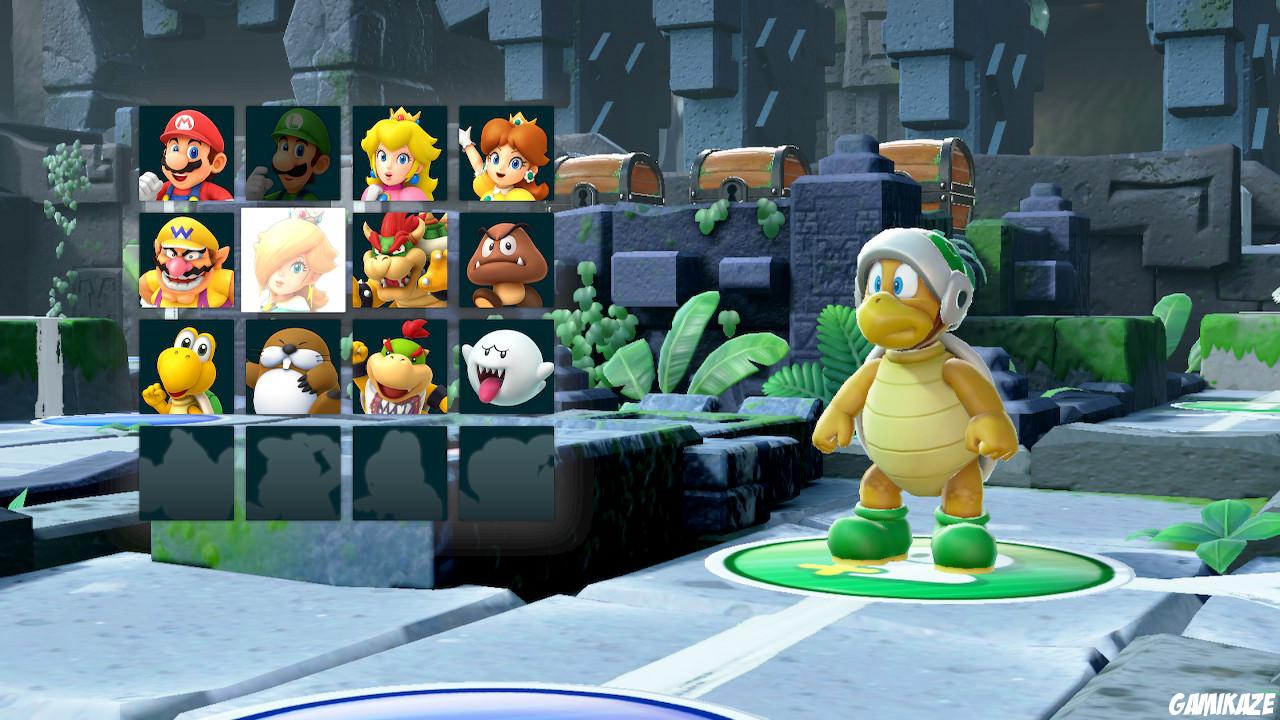
Task: Pick Princess Peach's portrait
Action: click(x=400, y=152)
